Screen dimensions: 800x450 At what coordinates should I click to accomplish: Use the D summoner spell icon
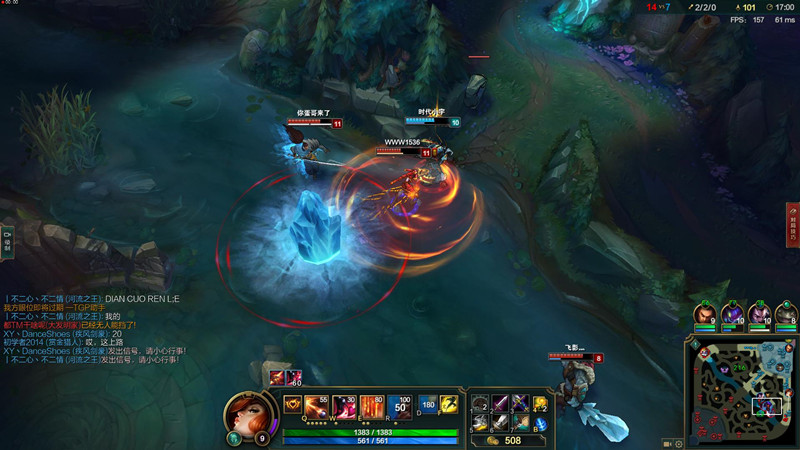point(426,404)
